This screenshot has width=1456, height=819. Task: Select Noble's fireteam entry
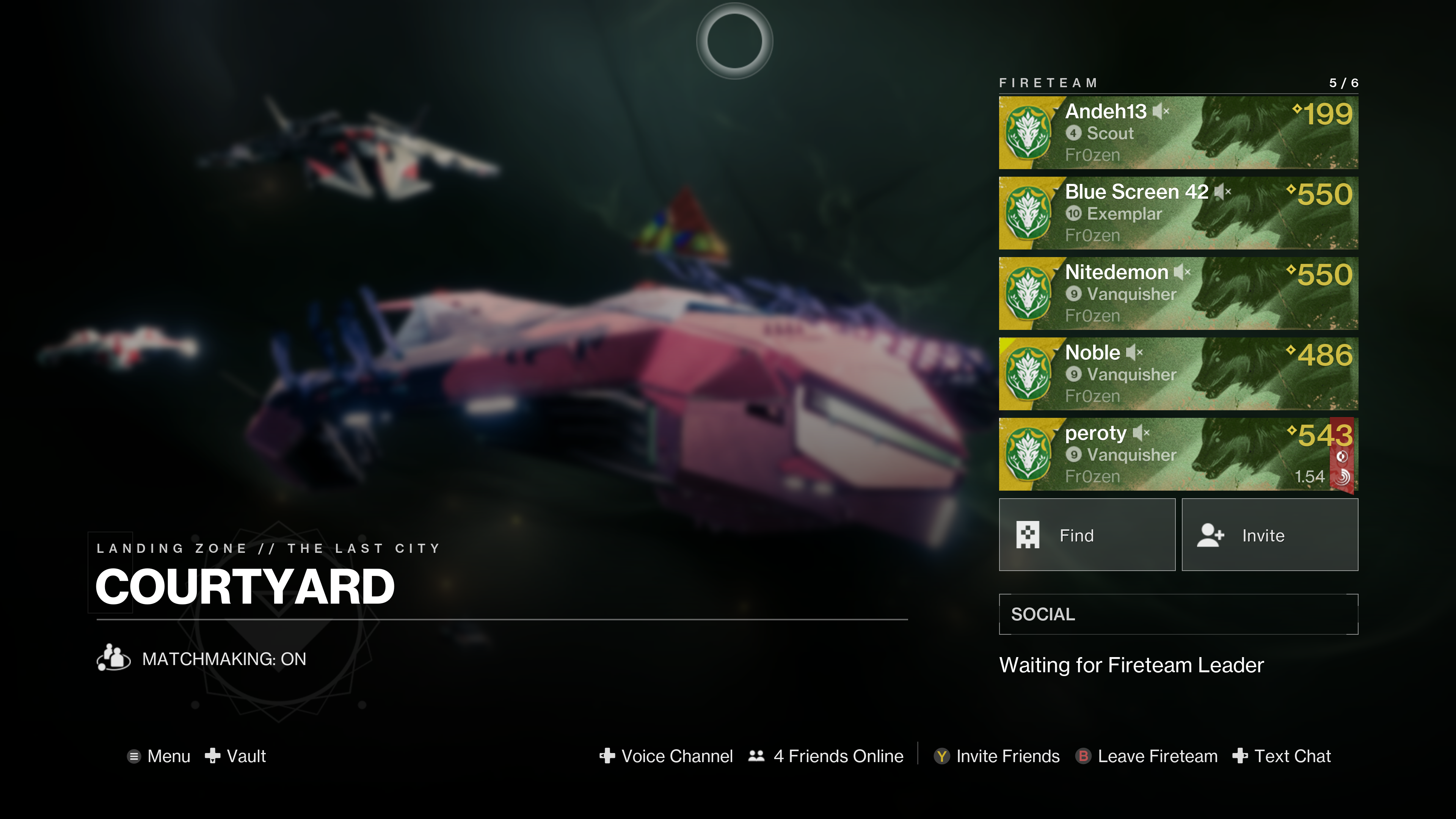pyautogui.click(x=1178, y=373)
